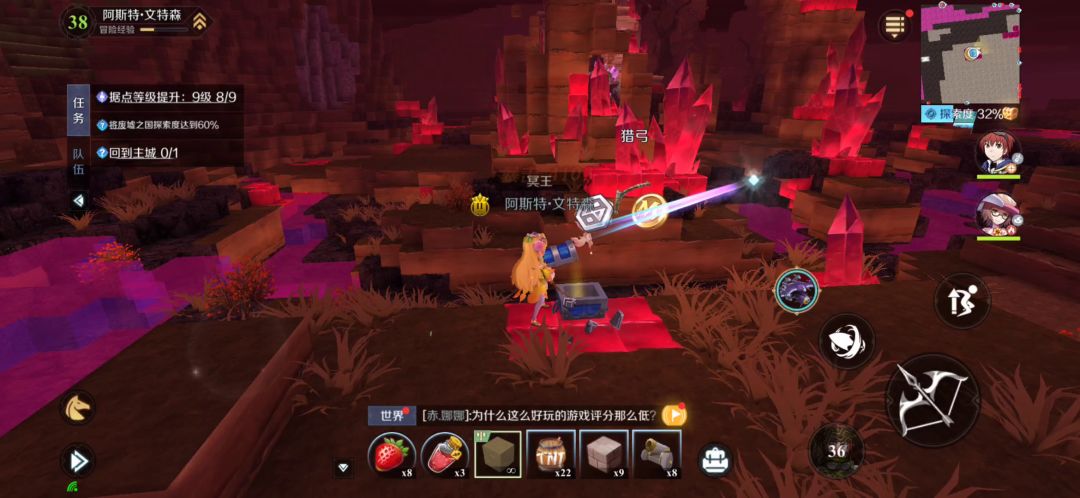This screenshot has height=498, width=1080.
Task: Open the main menu list icon
Action: tap(895, 26)
